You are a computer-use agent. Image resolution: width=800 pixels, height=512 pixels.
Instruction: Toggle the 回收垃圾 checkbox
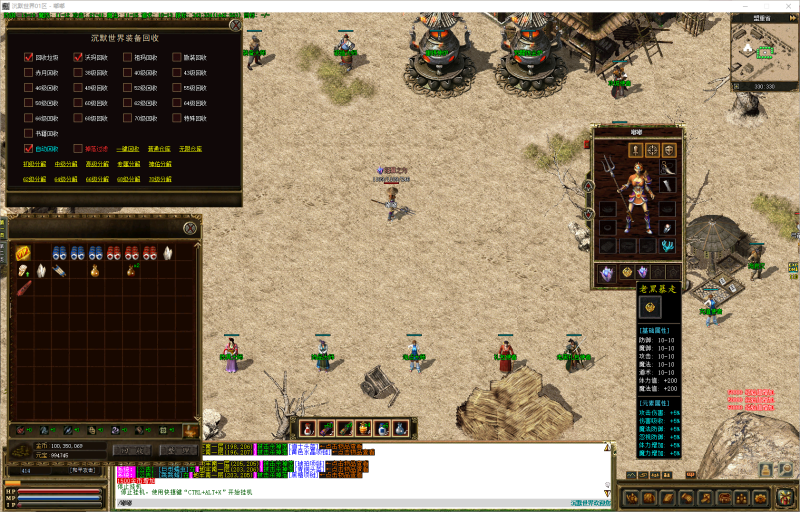pyautogui.click(x=29, y=58)
